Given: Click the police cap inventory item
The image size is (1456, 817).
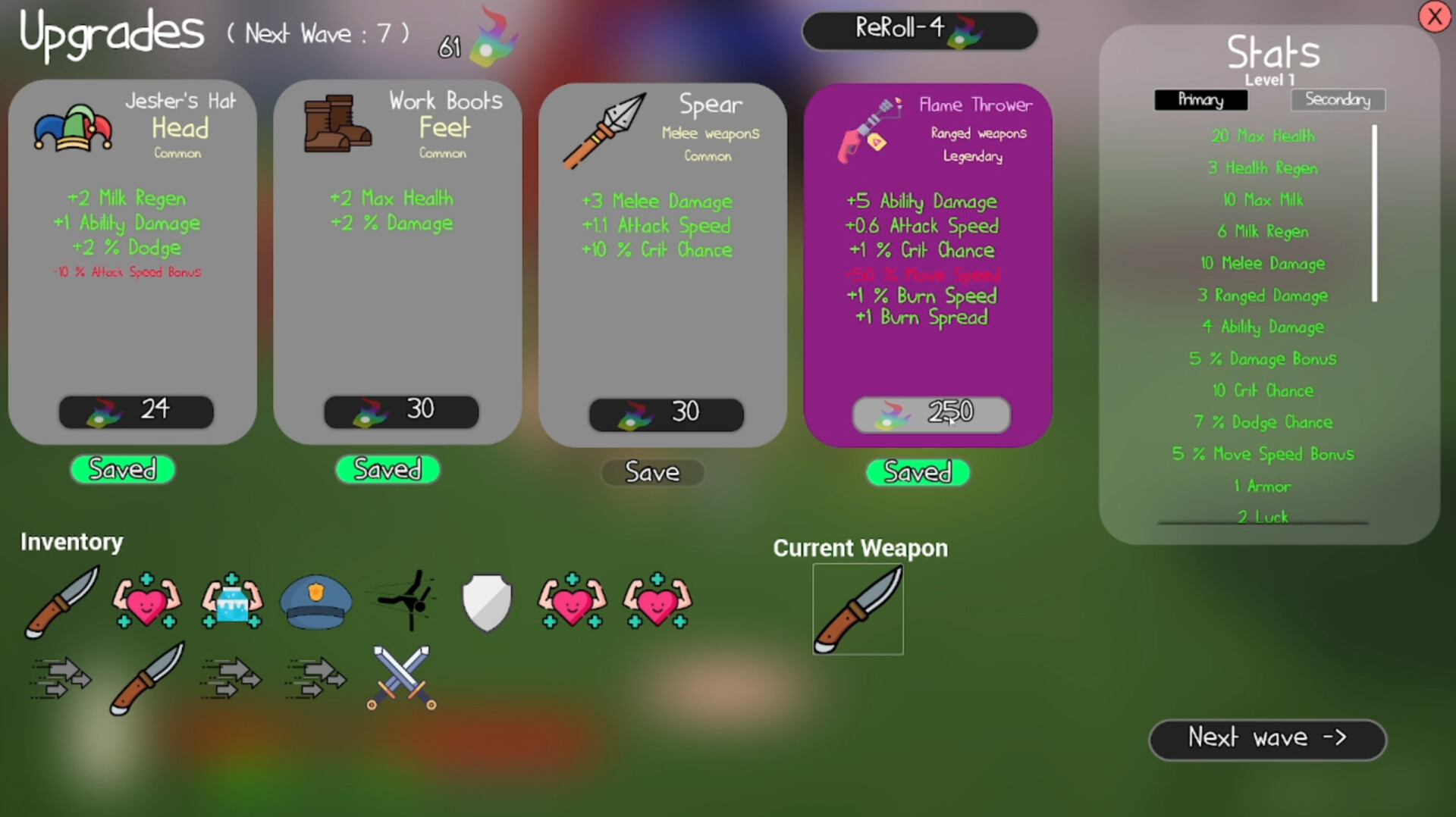Looking at the screenshot, I should (x=315, y=603).
